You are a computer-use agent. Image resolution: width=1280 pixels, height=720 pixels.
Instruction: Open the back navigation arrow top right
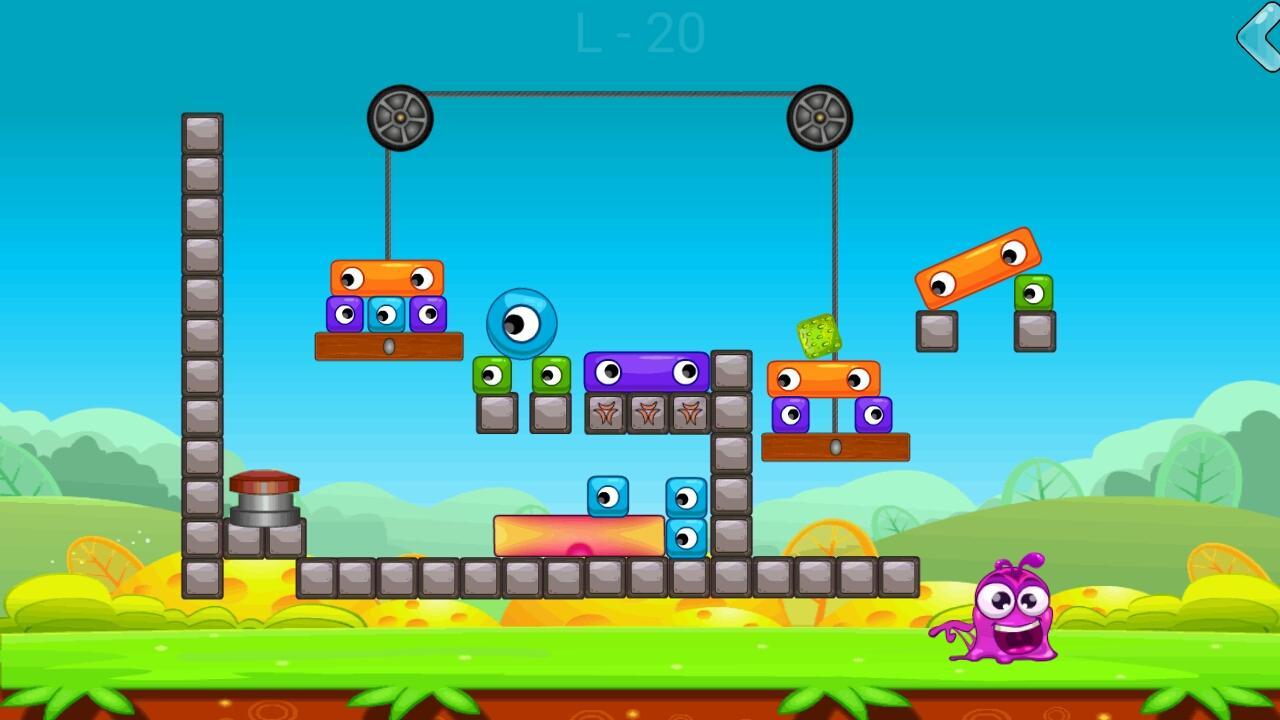tap(1257, 36)
